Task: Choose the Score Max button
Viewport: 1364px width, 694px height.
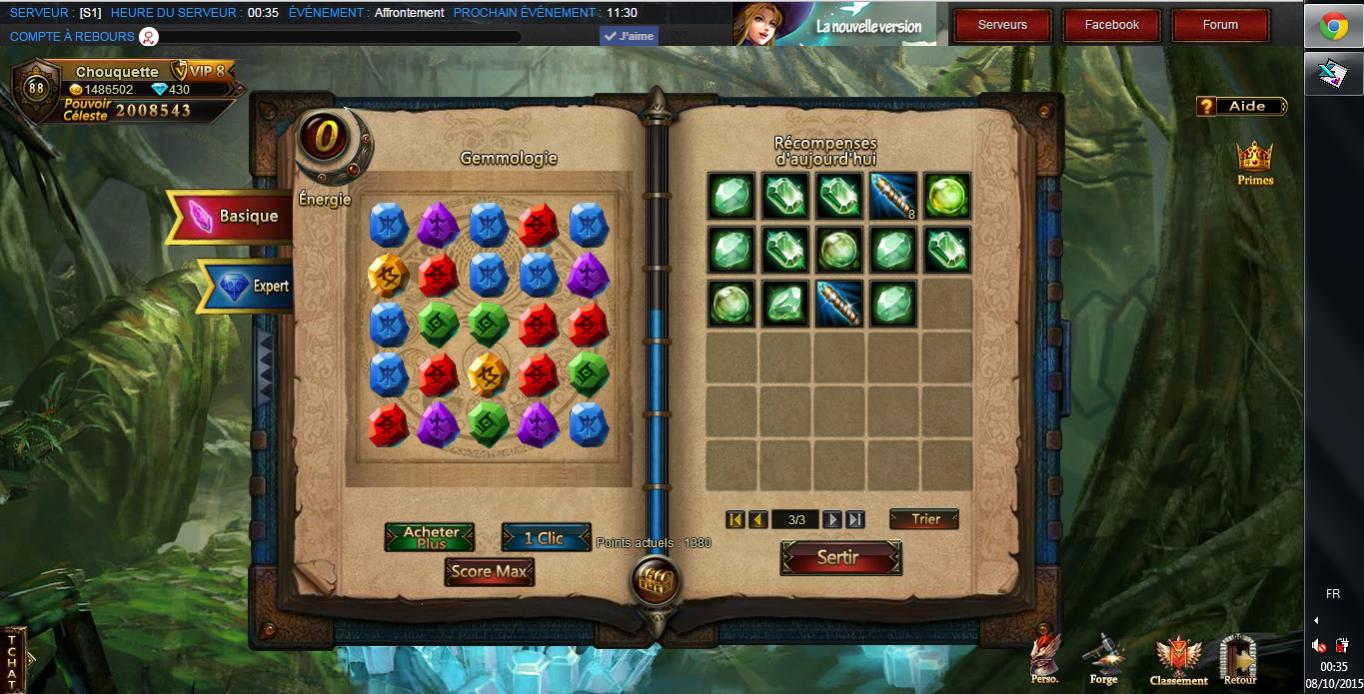Action: tap(489, 572)
